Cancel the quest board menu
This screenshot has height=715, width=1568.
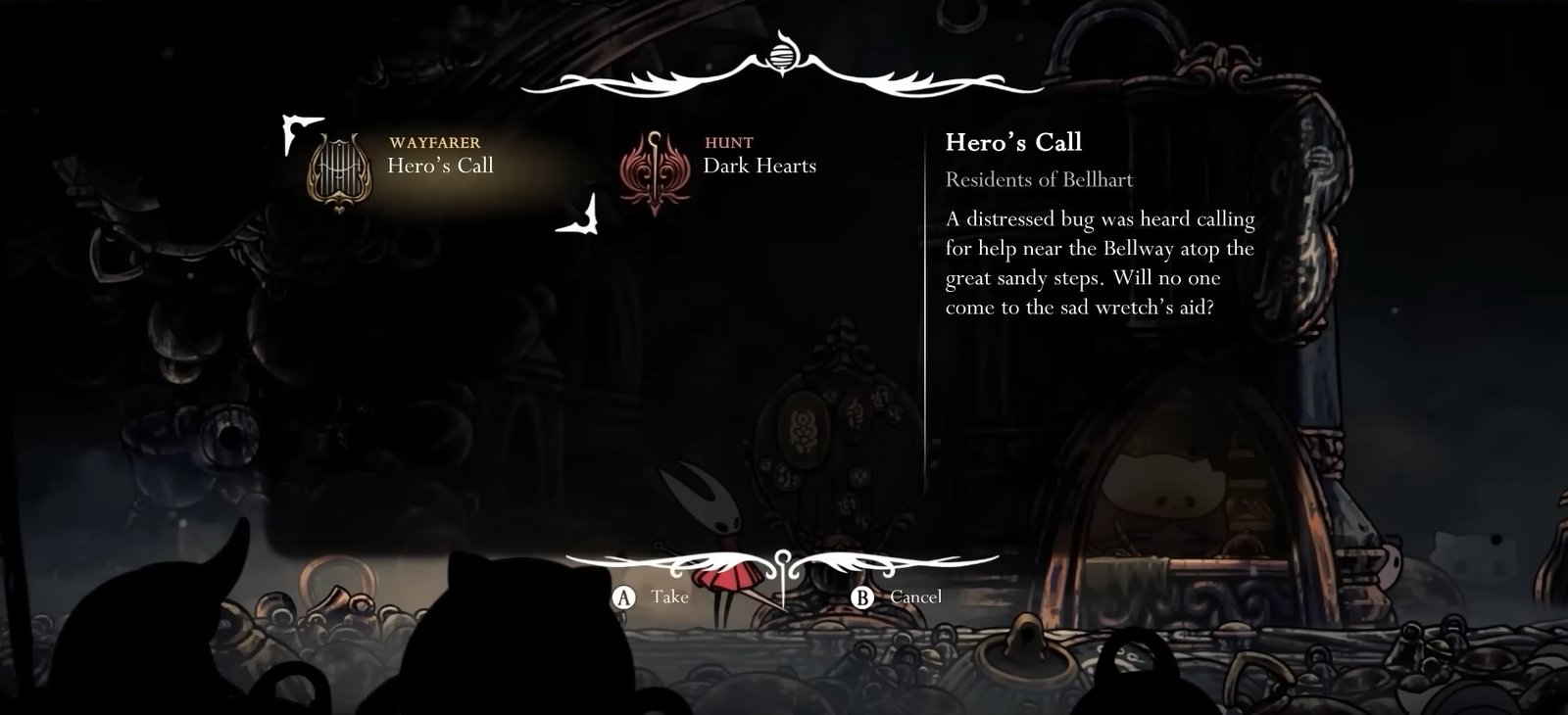[x=901, y=596]
